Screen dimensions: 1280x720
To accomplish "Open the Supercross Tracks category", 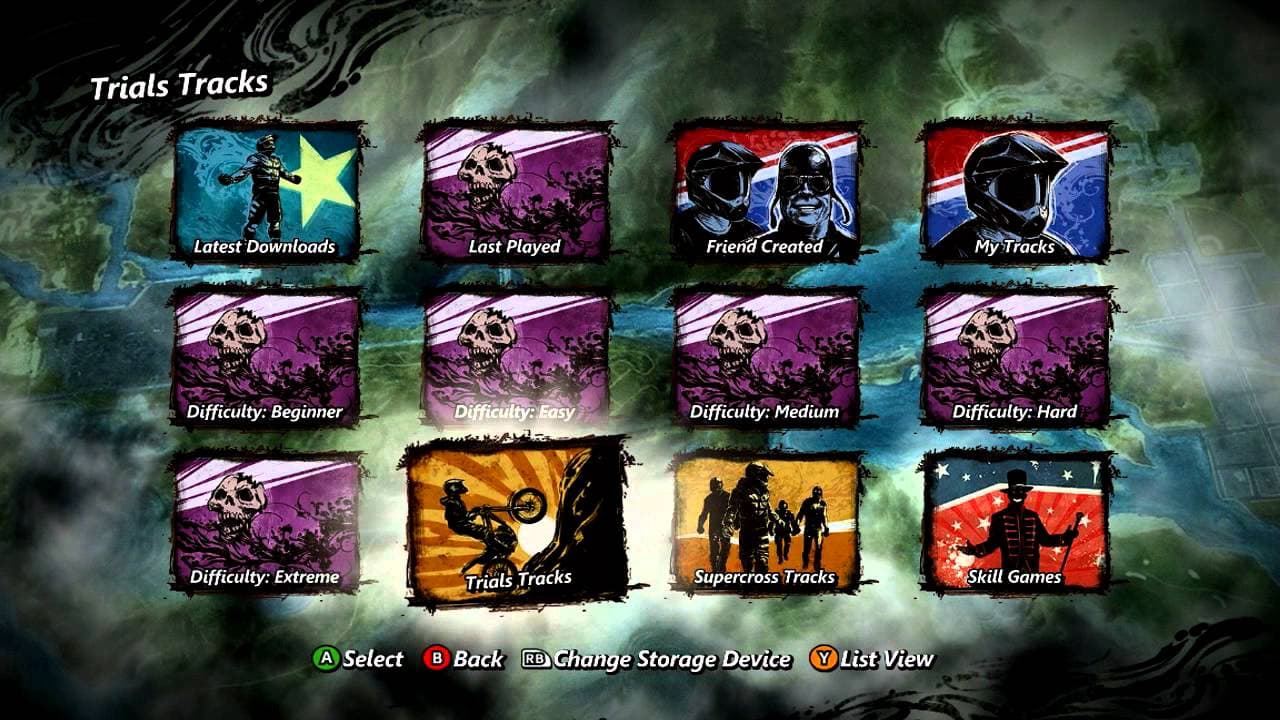I will (770, 520).
